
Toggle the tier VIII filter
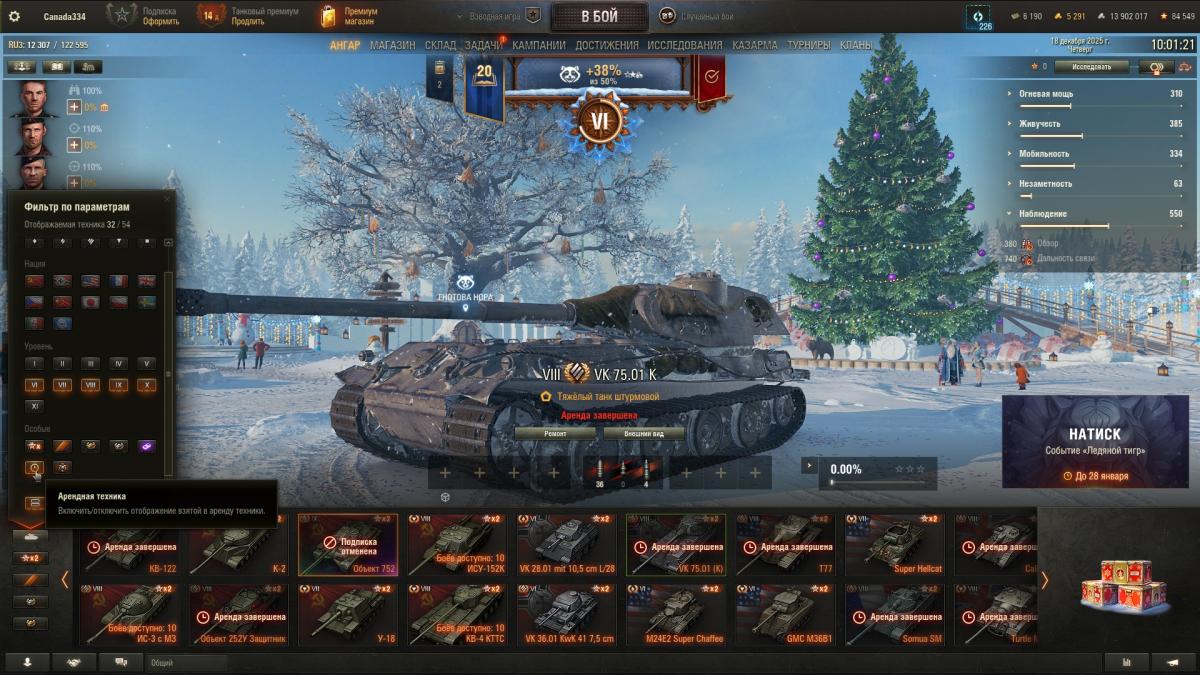[x=90, y=385]
